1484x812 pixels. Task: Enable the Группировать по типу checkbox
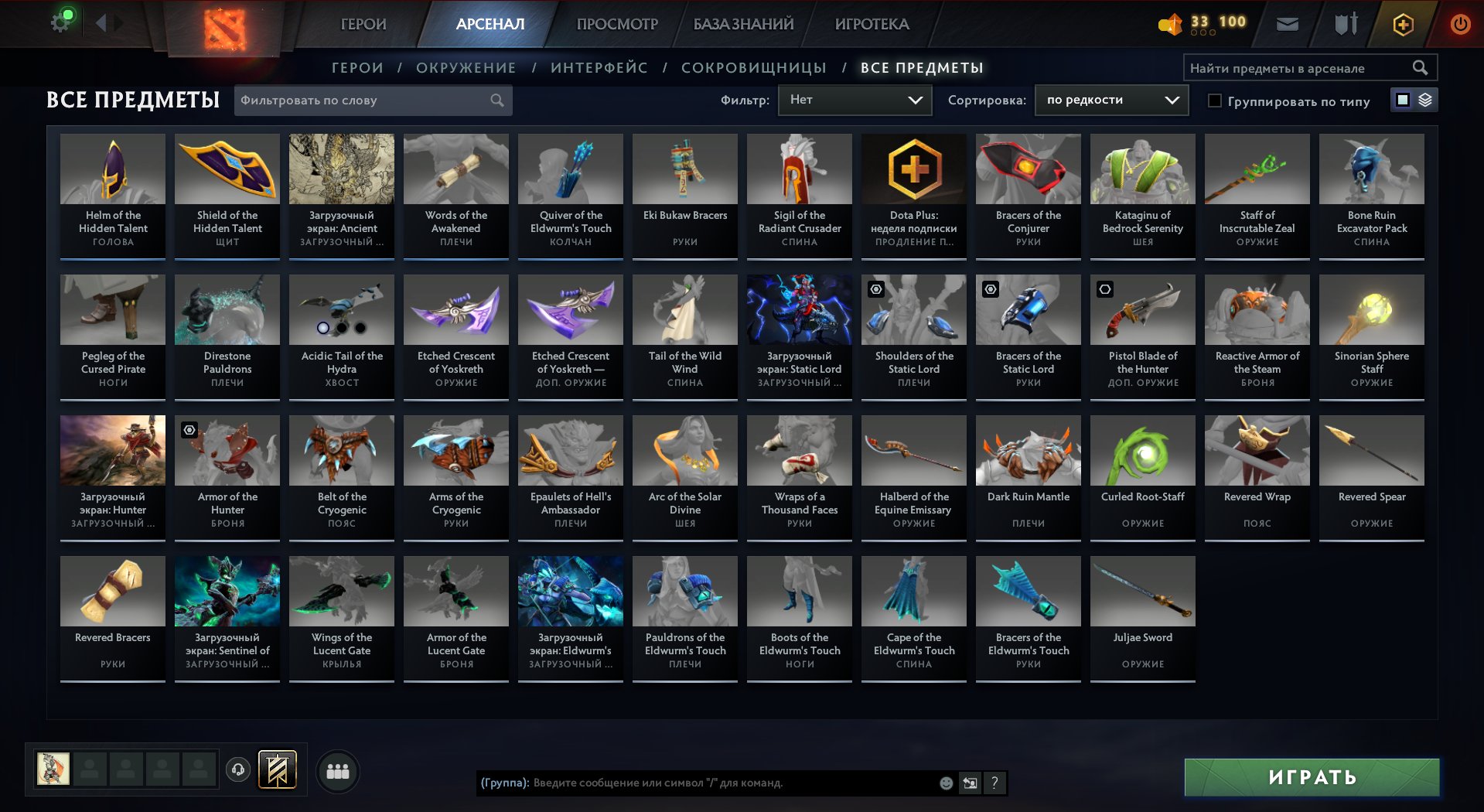coord(1216,101)
